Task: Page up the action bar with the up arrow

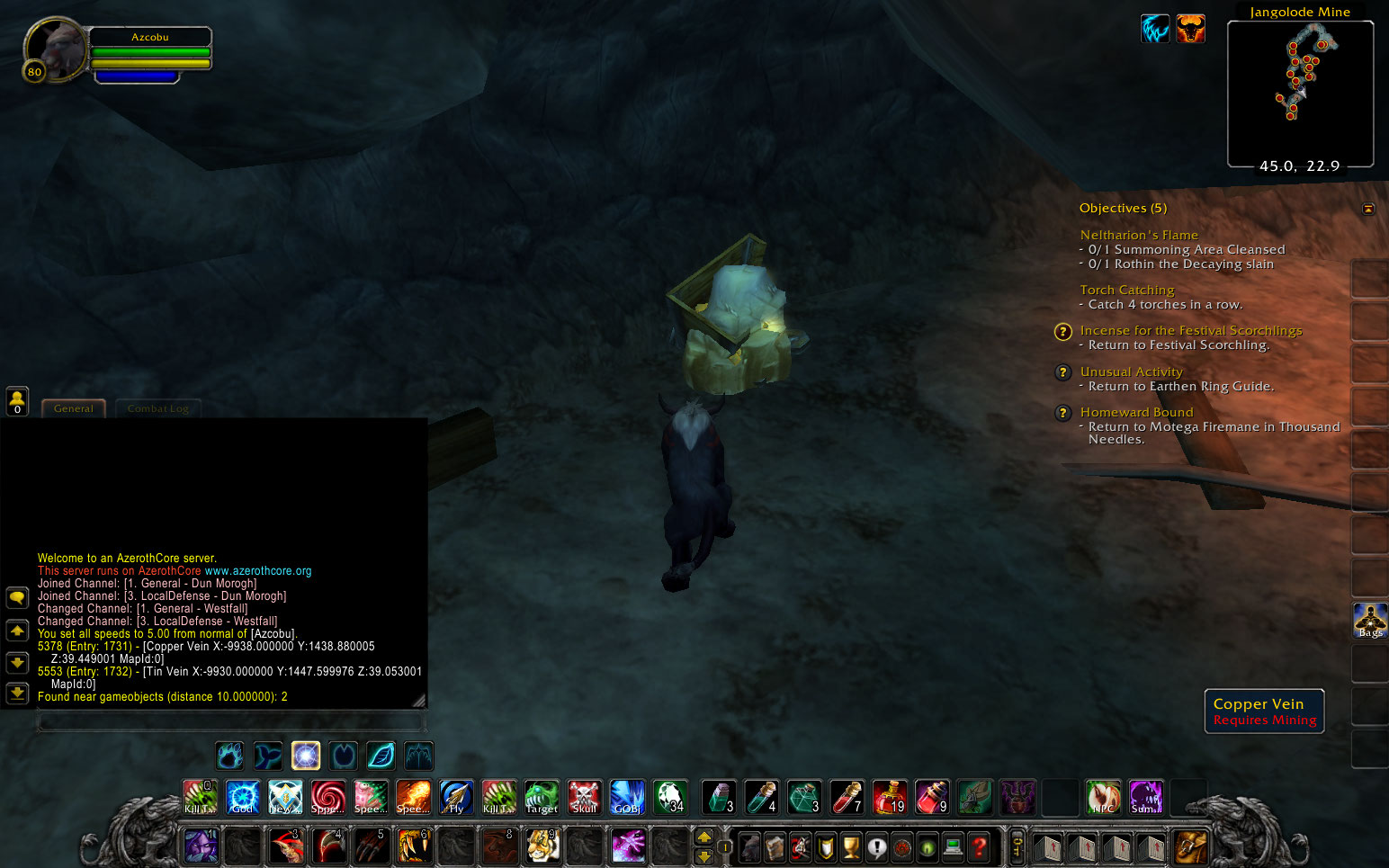Action: (x=706, y=838)
